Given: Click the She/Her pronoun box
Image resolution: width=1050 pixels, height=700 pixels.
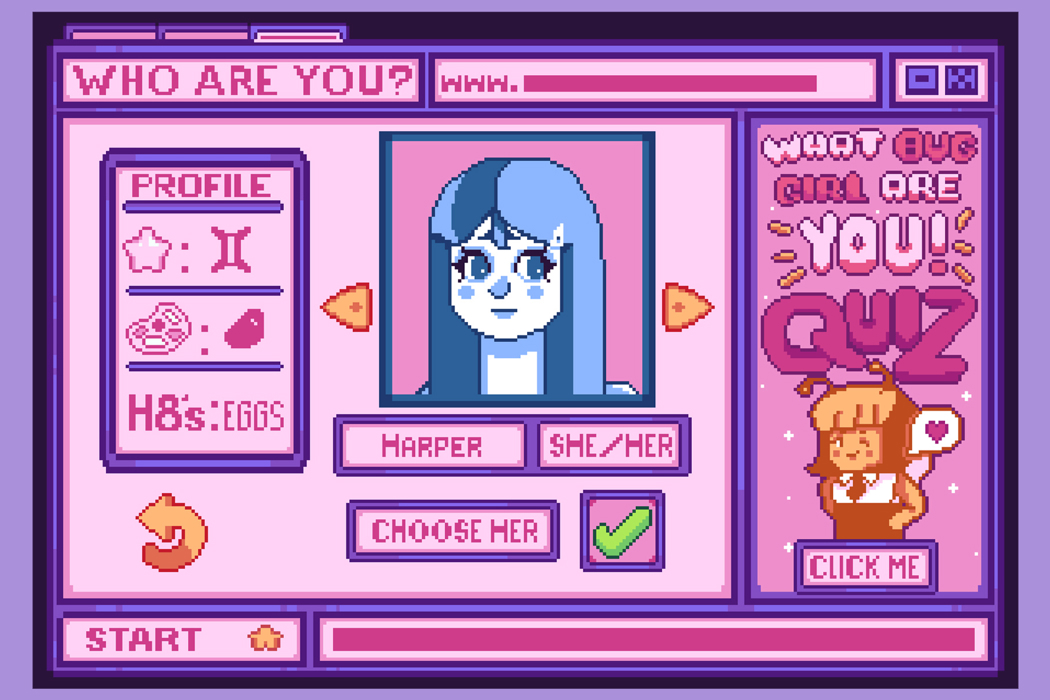Looking at the screenshot, I should (x=613, y=445).
